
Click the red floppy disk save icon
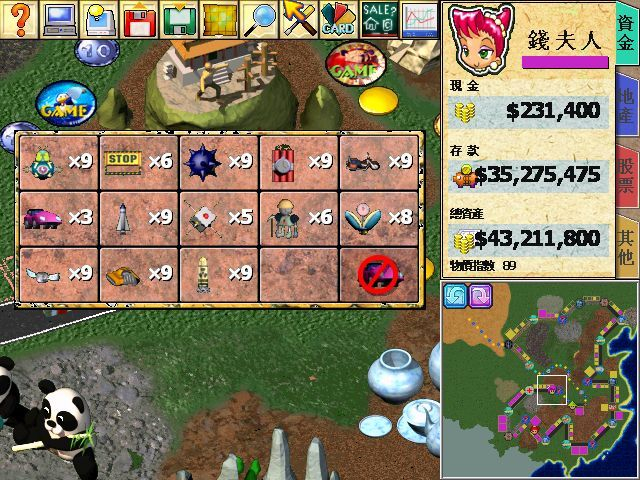click(140, 19)
